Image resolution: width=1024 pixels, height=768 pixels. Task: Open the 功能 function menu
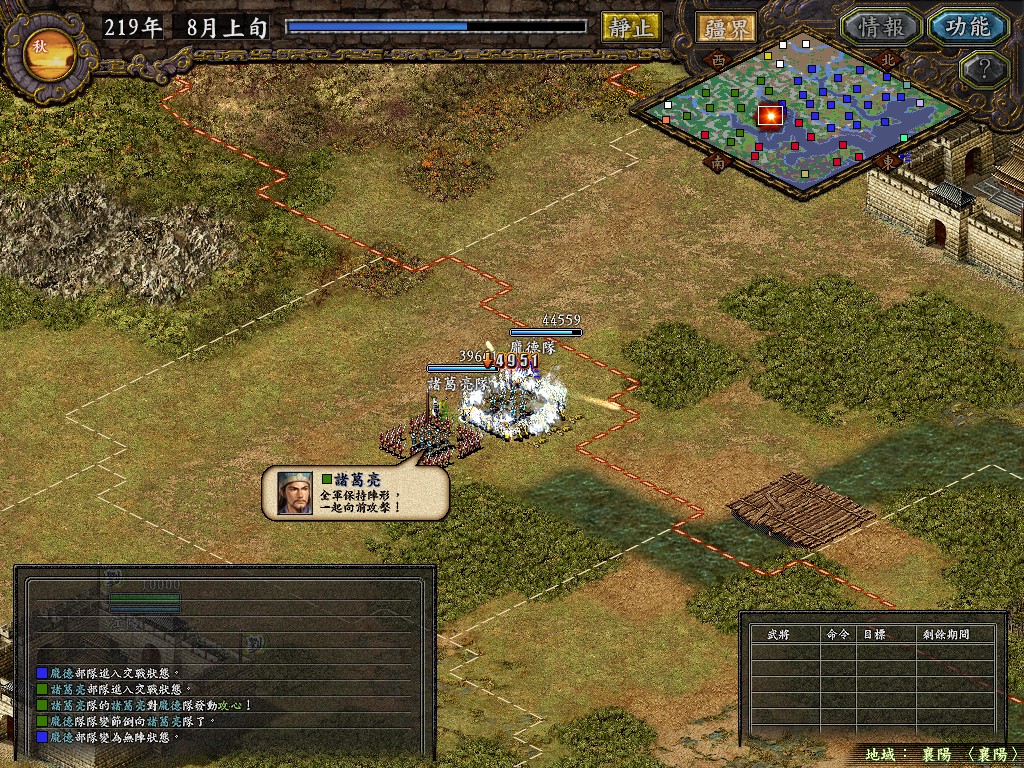(x=967, y=27)
